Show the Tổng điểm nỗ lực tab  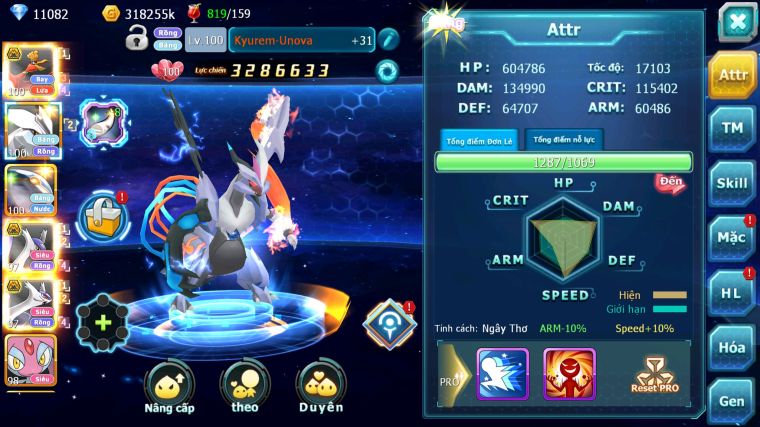click(563, 140)
